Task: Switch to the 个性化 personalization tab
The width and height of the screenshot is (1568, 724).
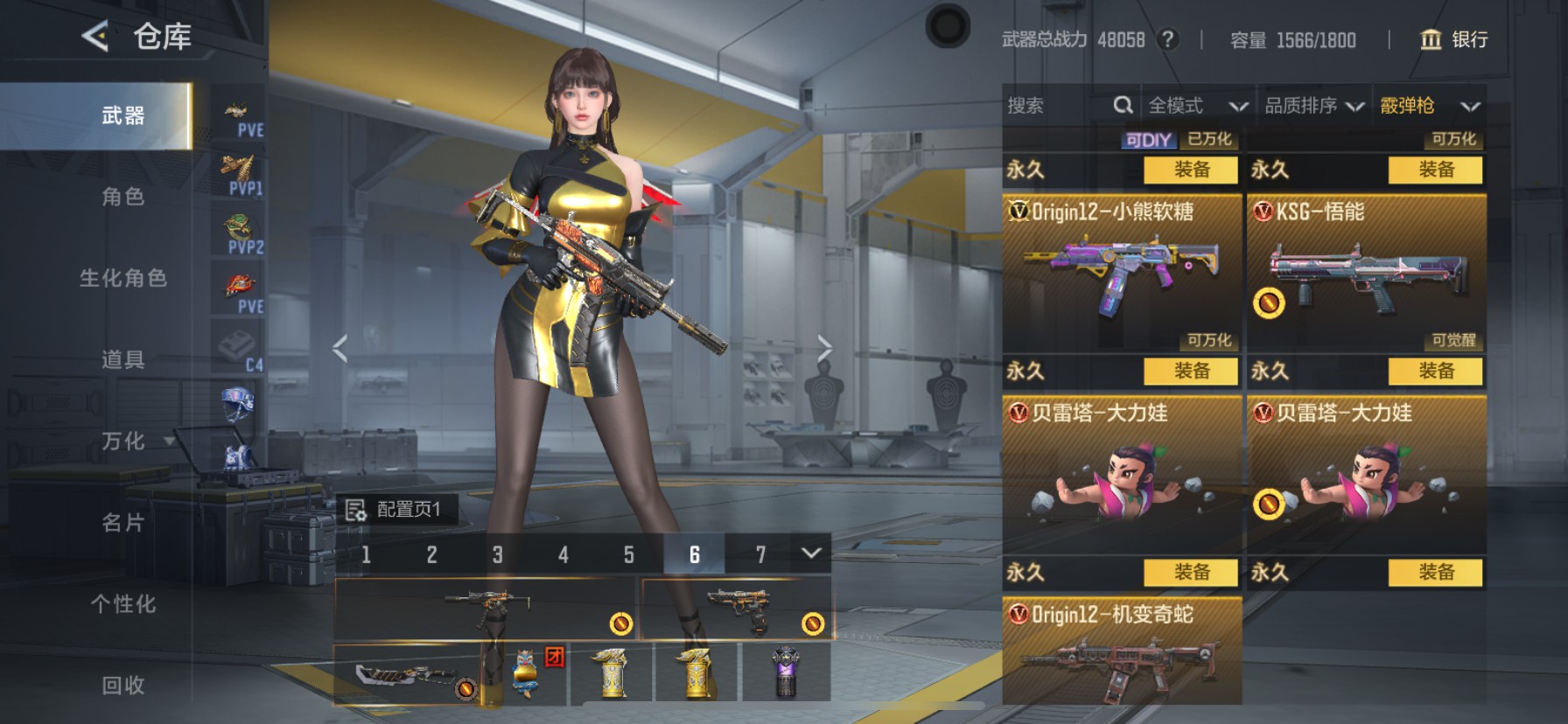Action: (122, 604)
